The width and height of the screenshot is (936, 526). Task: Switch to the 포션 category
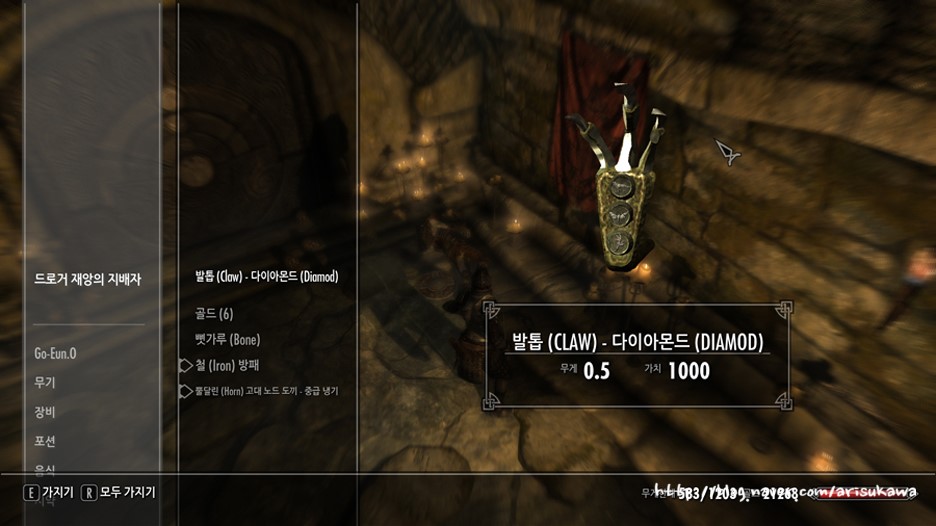click(x=45, y=441)
